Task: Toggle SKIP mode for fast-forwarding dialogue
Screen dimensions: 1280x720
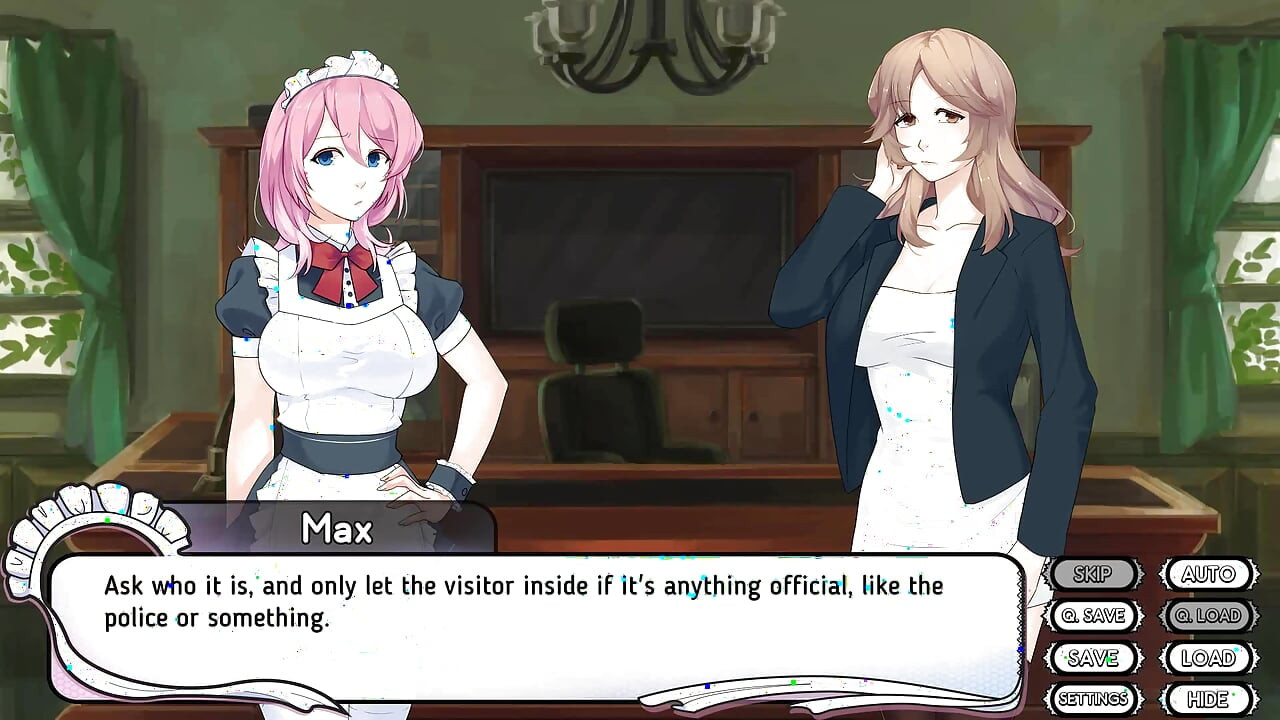Action: coord(1094,574)
